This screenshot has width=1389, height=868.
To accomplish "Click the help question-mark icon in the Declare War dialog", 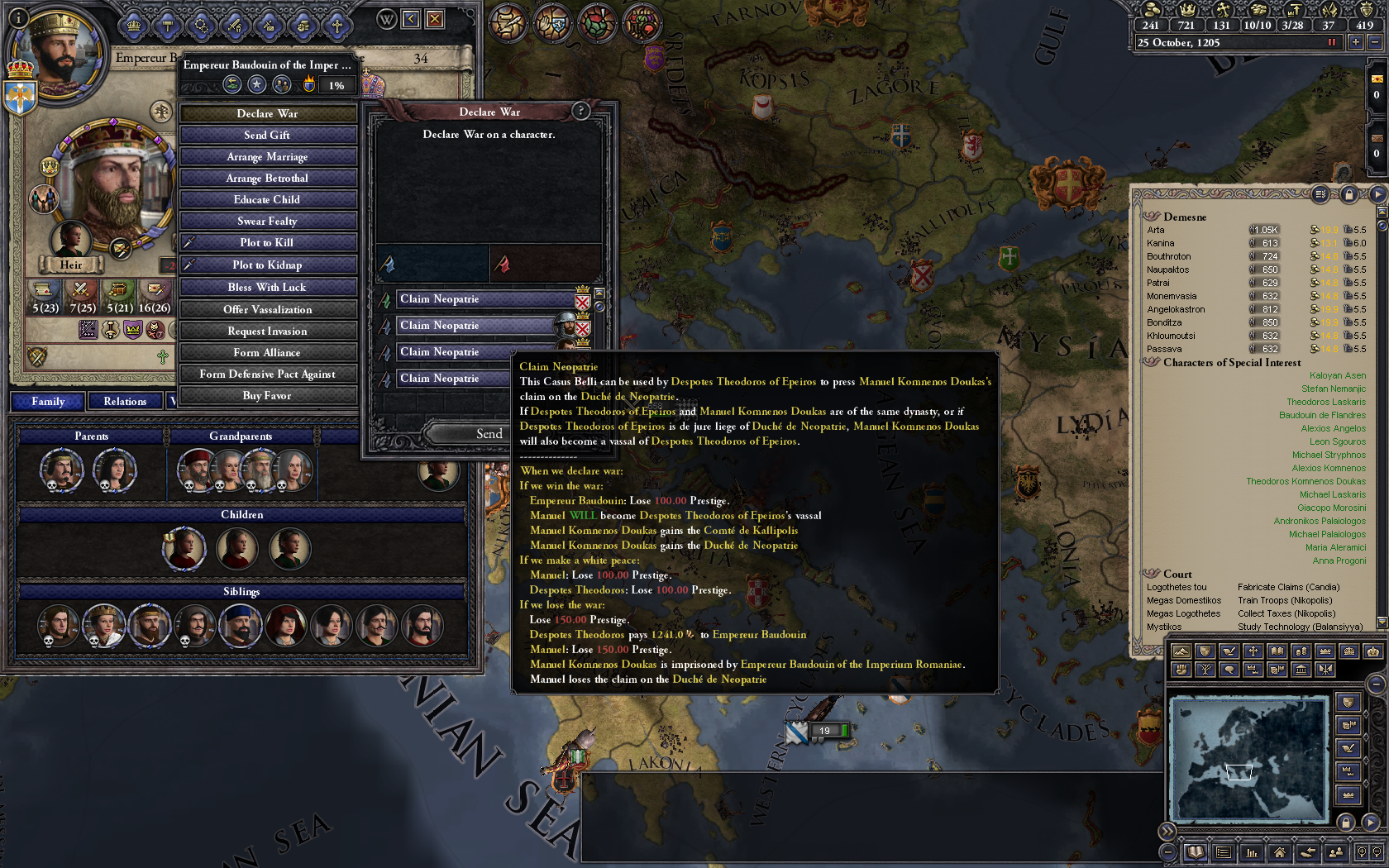I will pyautogui.click(x=581, y=112).
